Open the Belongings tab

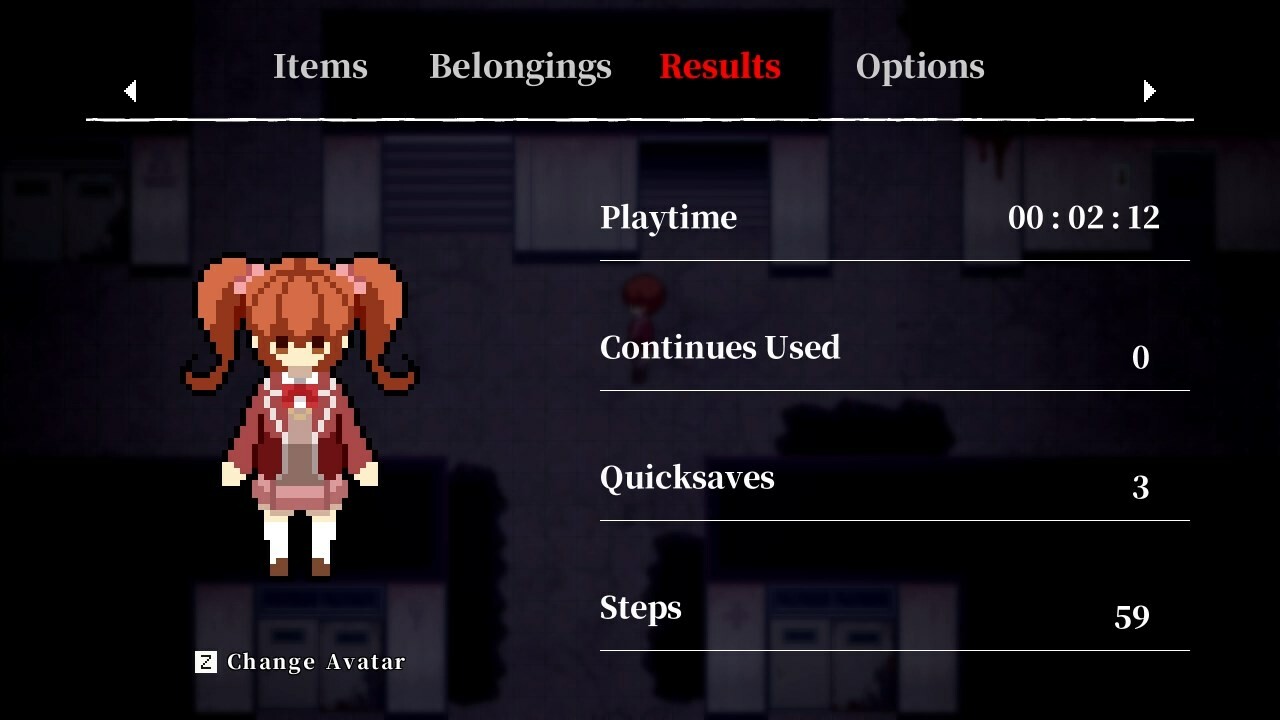coord(520,66)
